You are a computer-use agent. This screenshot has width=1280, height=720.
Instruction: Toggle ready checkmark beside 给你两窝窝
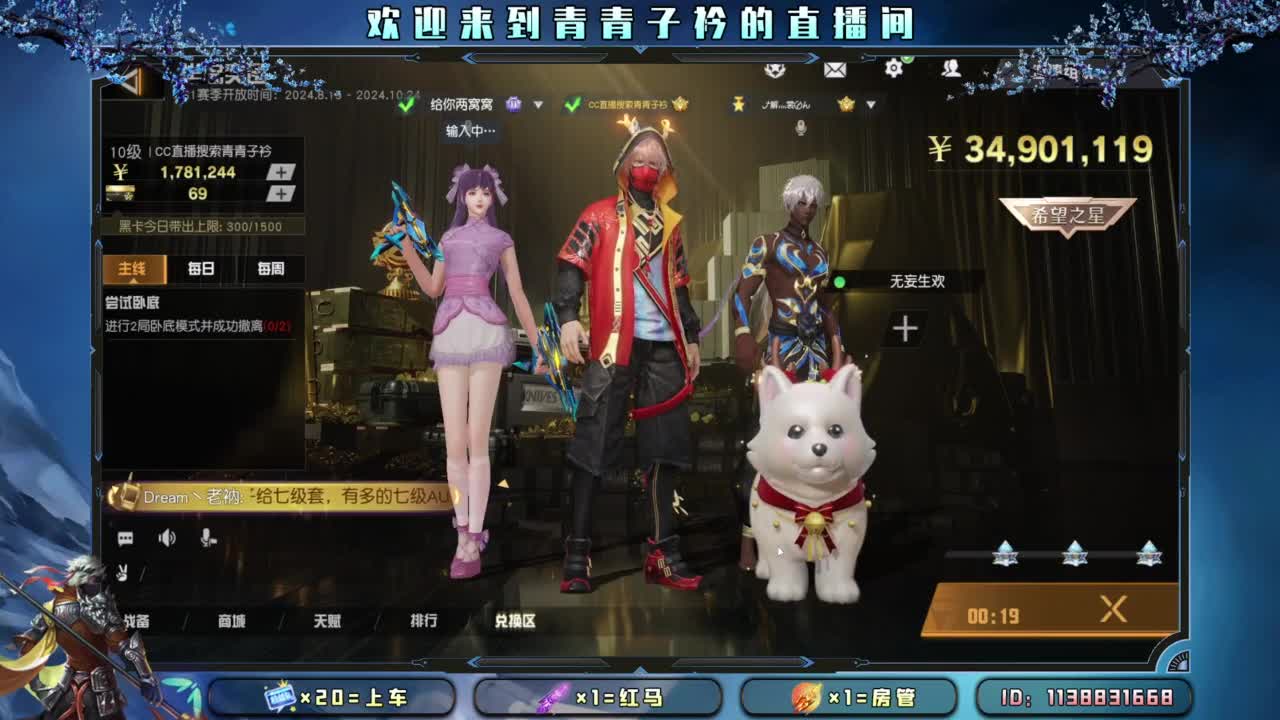tap(406, 104)
